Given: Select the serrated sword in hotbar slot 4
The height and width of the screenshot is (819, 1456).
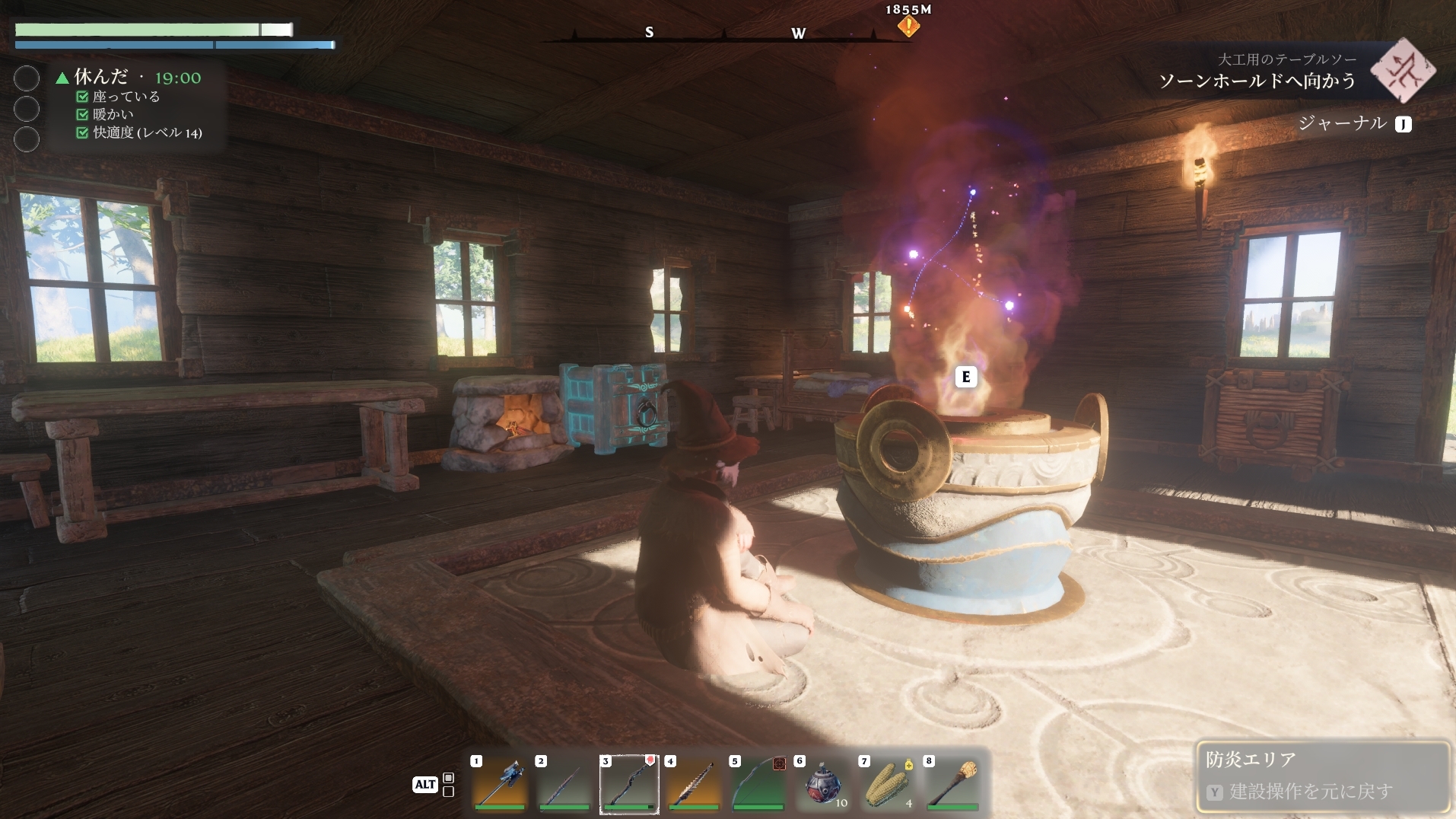Looking at the screenshot, I should (x=693, y=784).
